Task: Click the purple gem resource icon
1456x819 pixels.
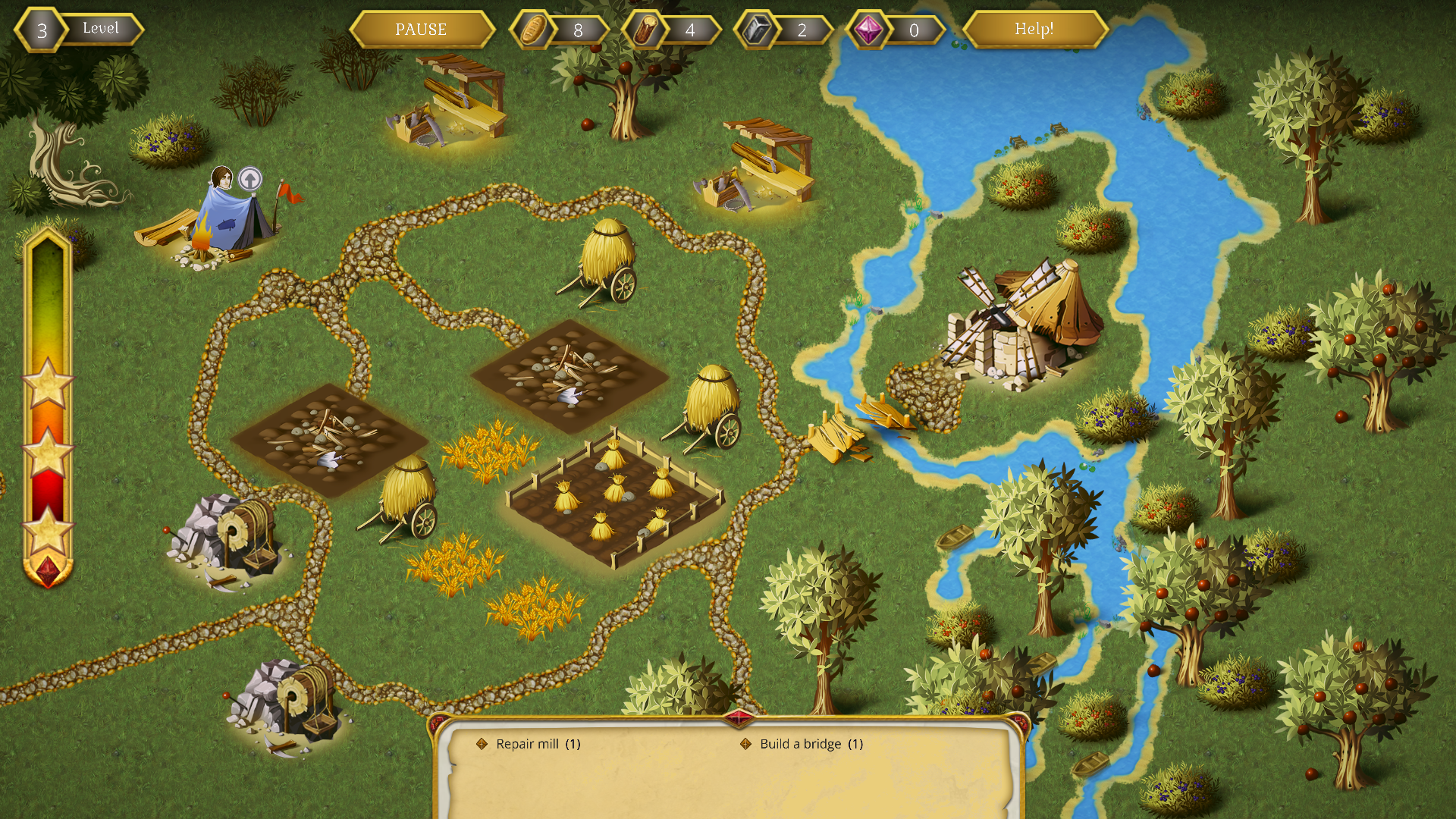Action: (x=871, y=30)
